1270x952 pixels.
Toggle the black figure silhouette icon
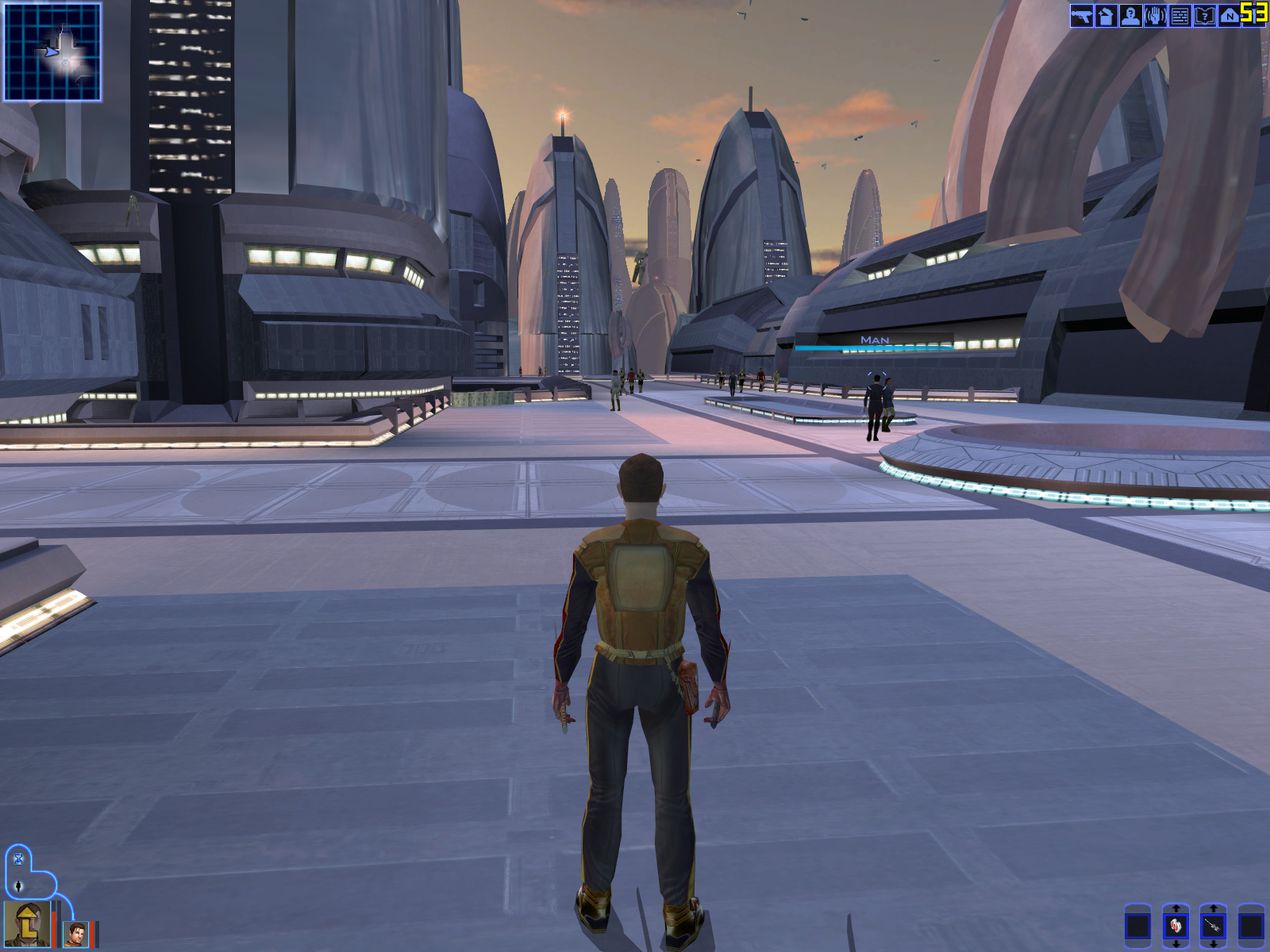pos(19,886)
